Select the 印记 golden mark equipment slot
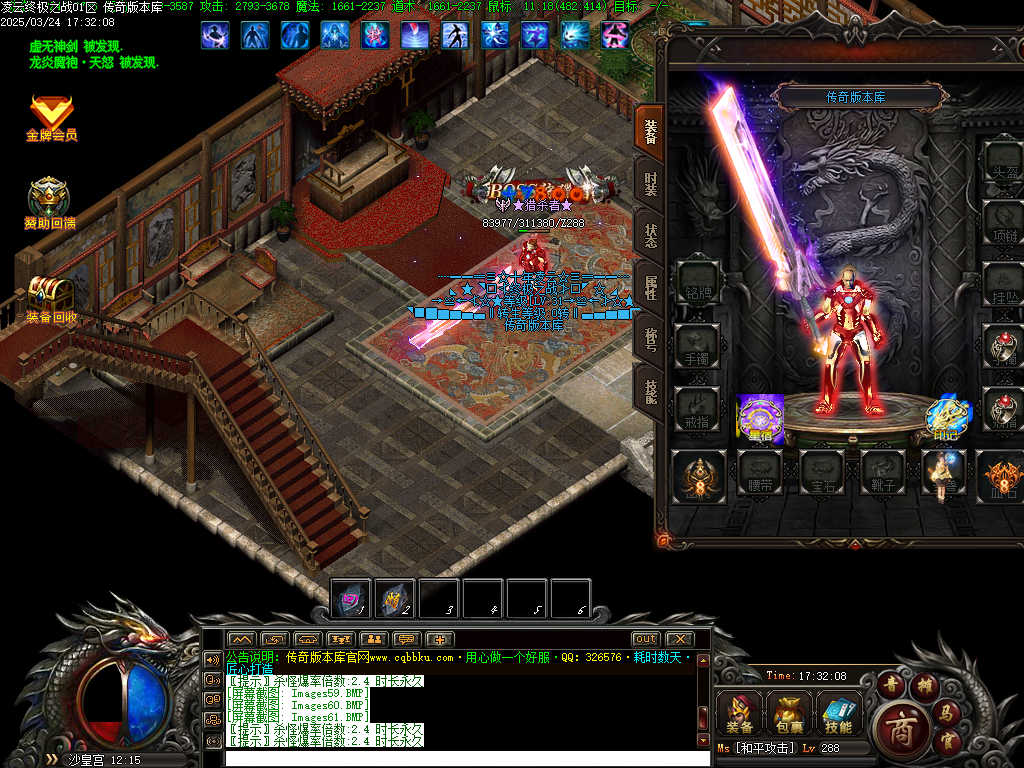This screenshot has width=1024, height=768. (x=945, y=418)
